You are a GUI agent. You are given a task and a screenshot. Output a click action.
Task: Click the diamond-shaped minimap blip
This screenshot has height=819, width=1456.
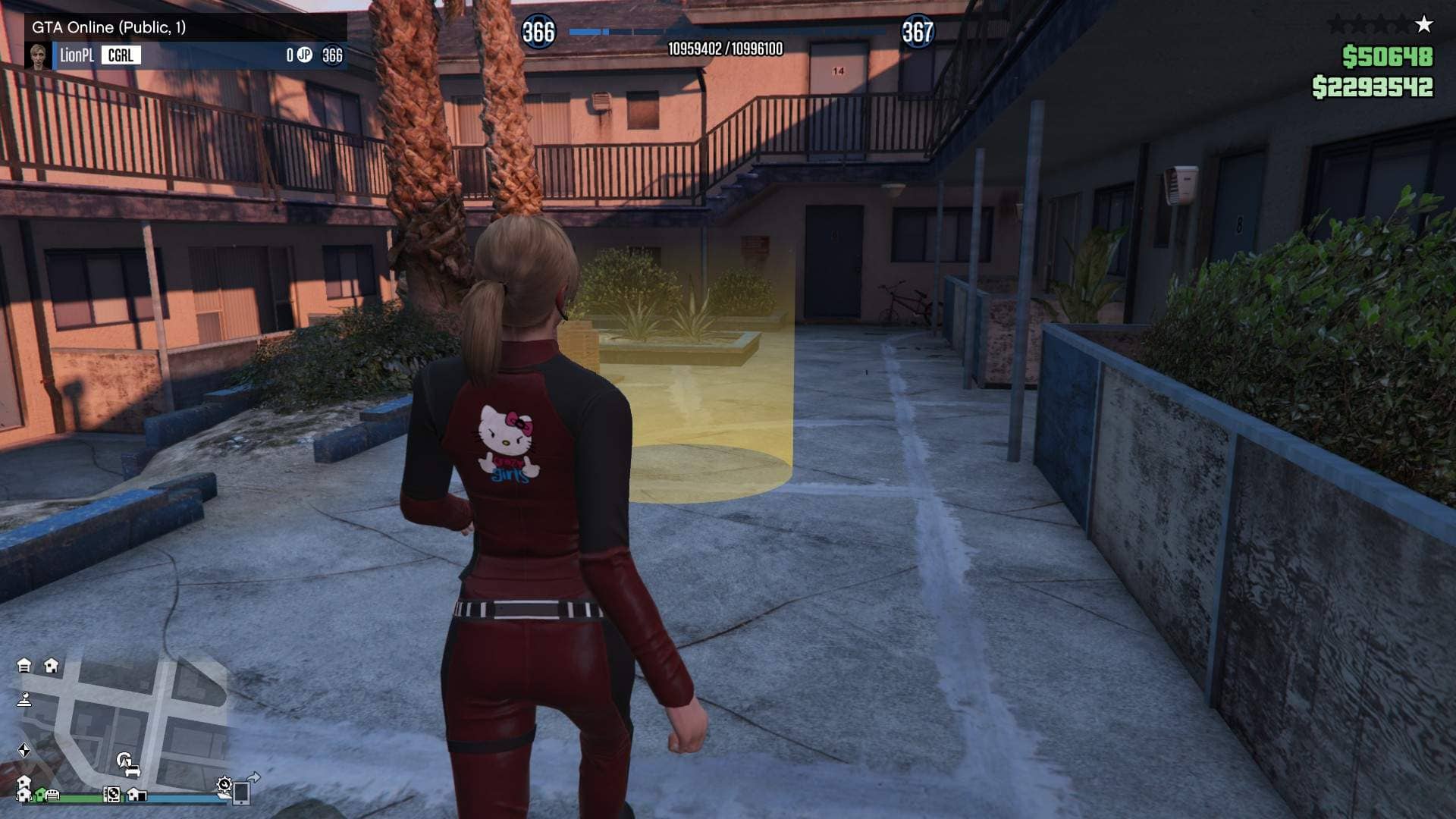24,750
